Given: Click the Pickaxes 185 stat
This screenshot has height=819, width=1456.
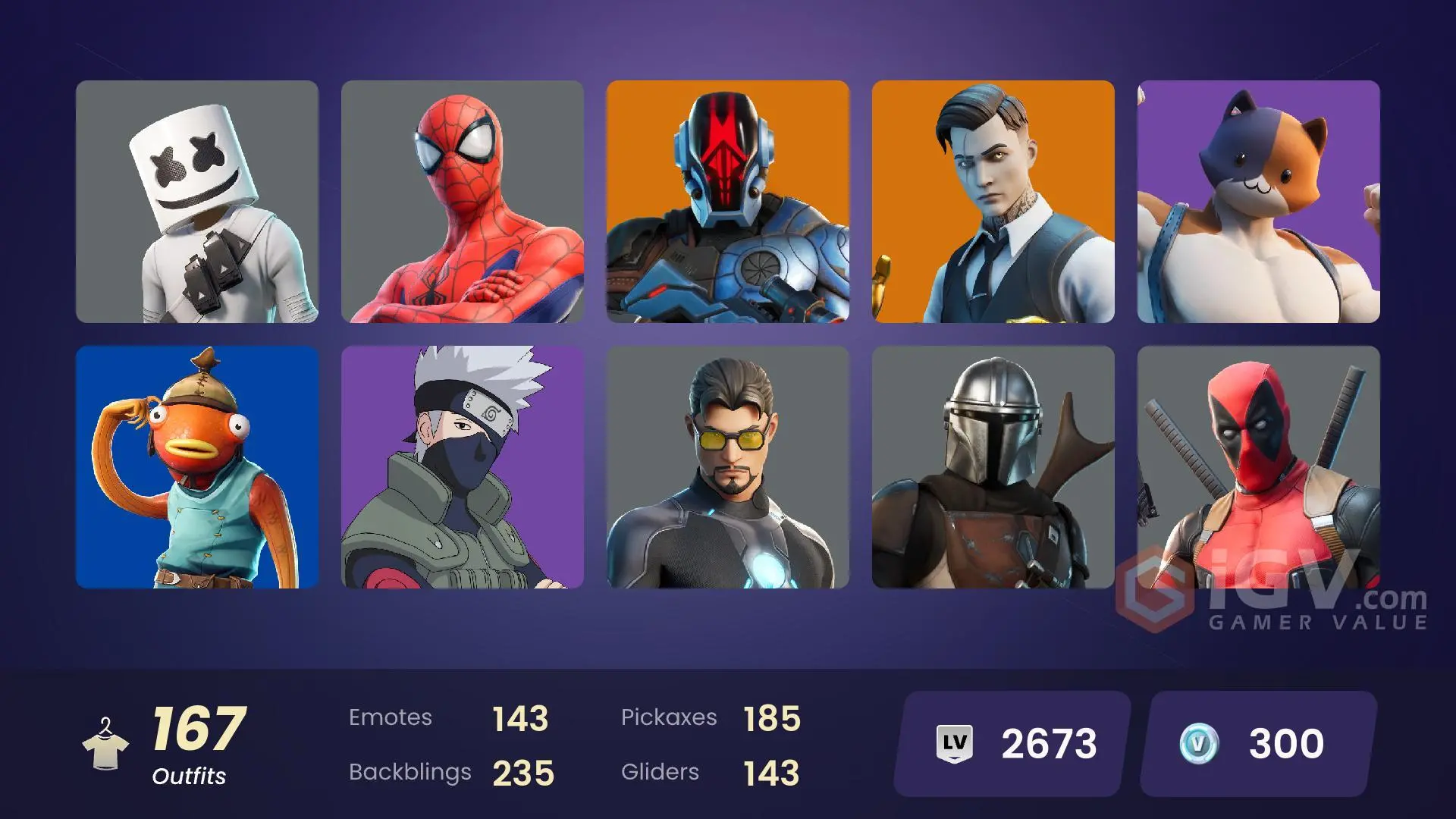Looking at the screenshot, I should [x=713, y=717].
